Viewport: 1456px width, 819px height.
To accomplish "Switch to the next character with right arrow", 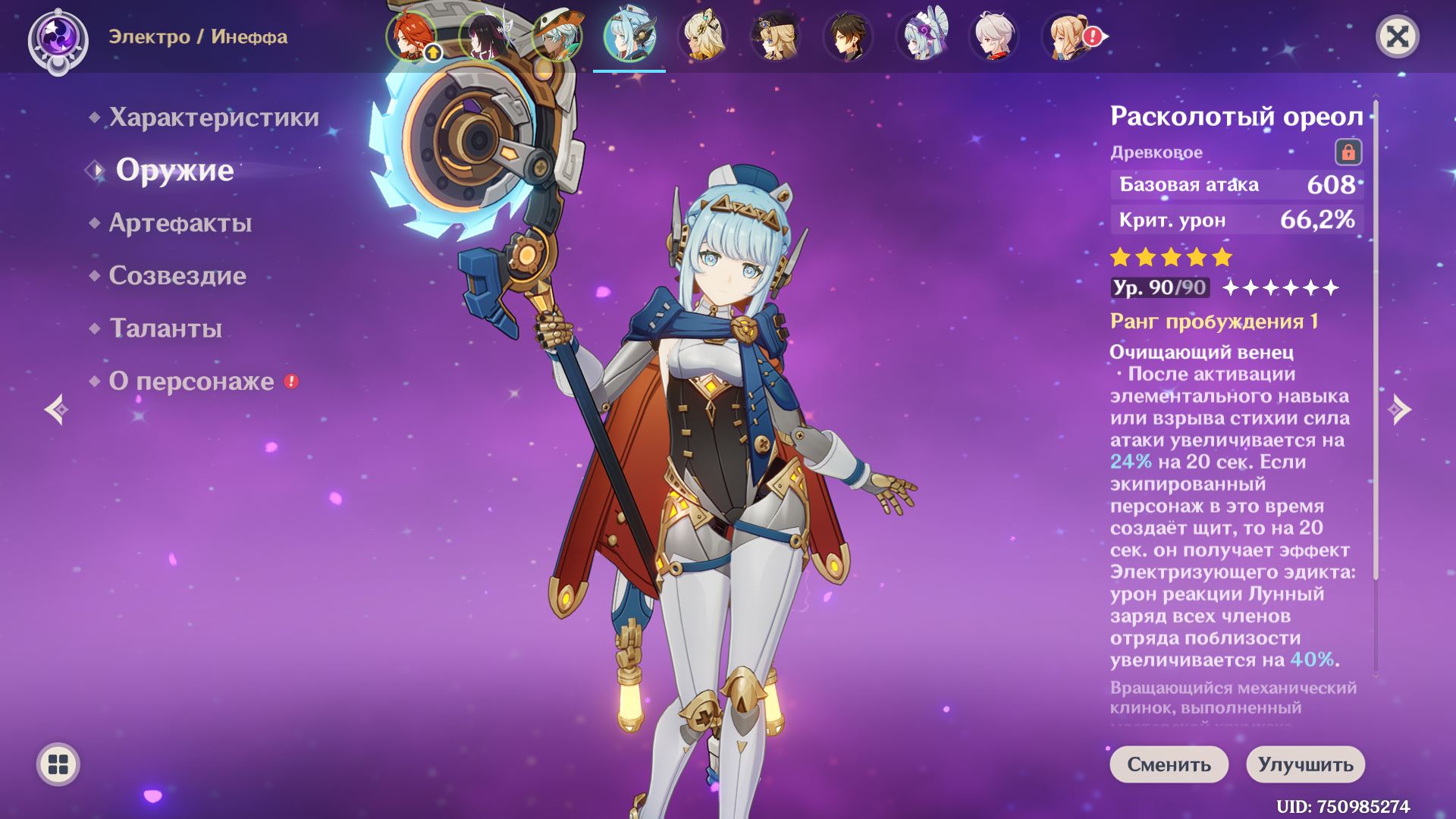I will coord(1399,409).
